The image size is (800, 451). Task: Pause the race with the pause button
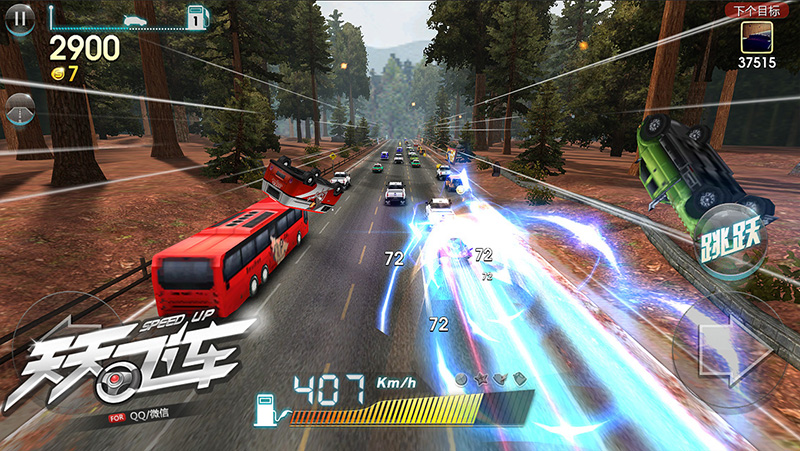pos(19,18)
